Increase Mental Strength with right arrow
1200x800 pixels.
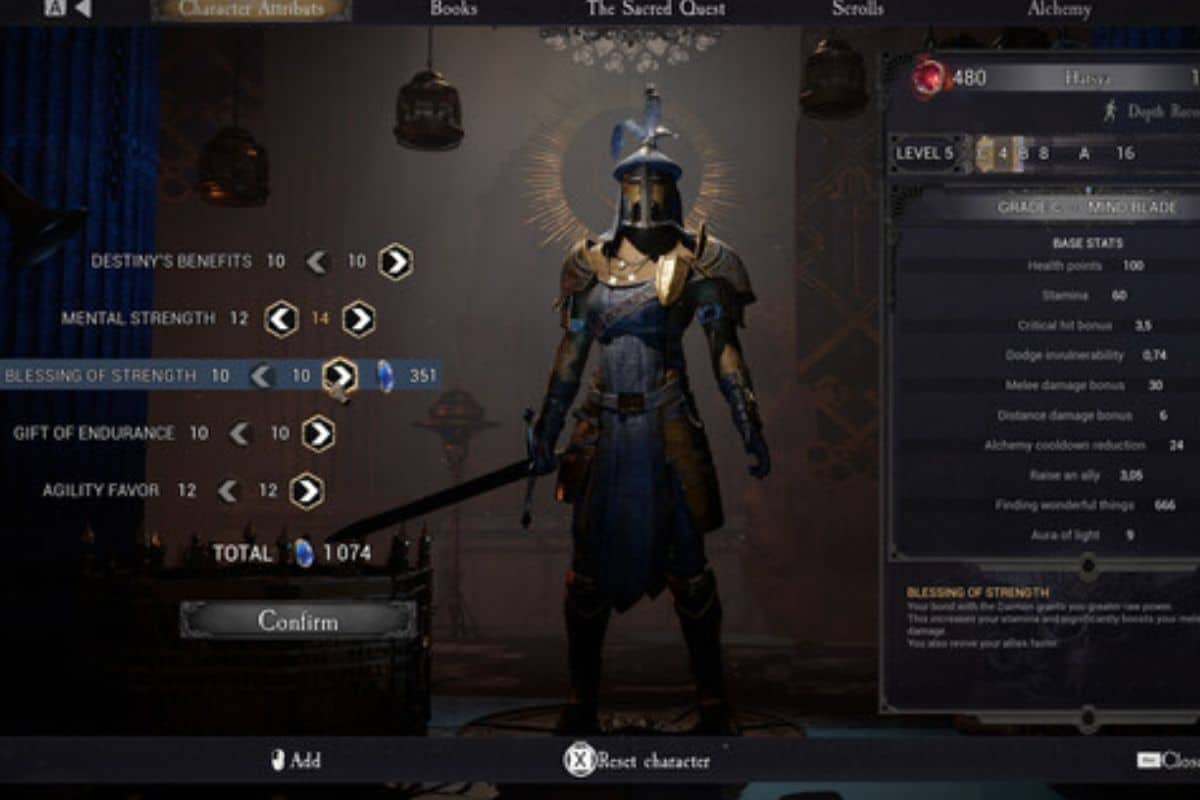(359, 319)
